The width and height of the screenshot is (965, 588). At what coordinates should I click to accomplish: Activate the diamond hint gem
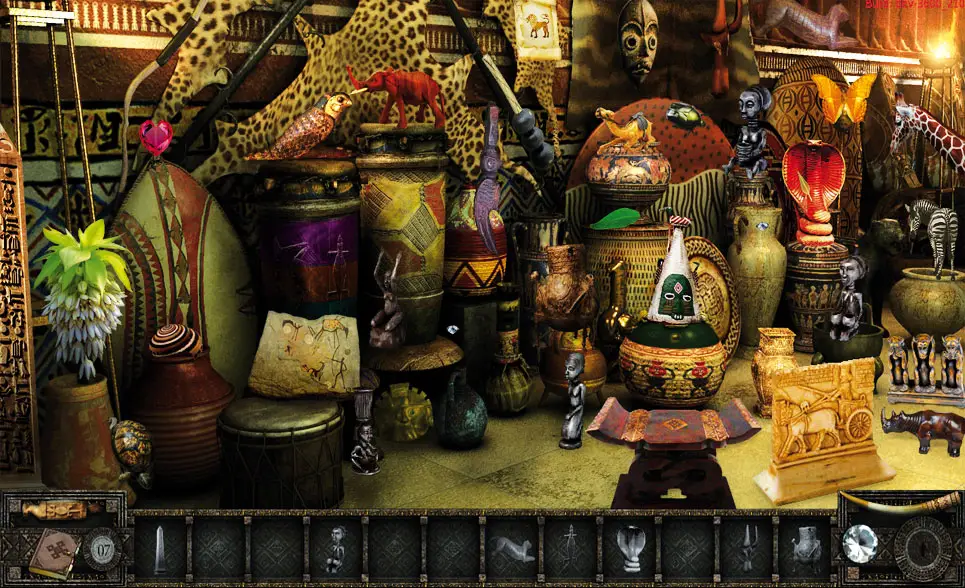point(859,544)
